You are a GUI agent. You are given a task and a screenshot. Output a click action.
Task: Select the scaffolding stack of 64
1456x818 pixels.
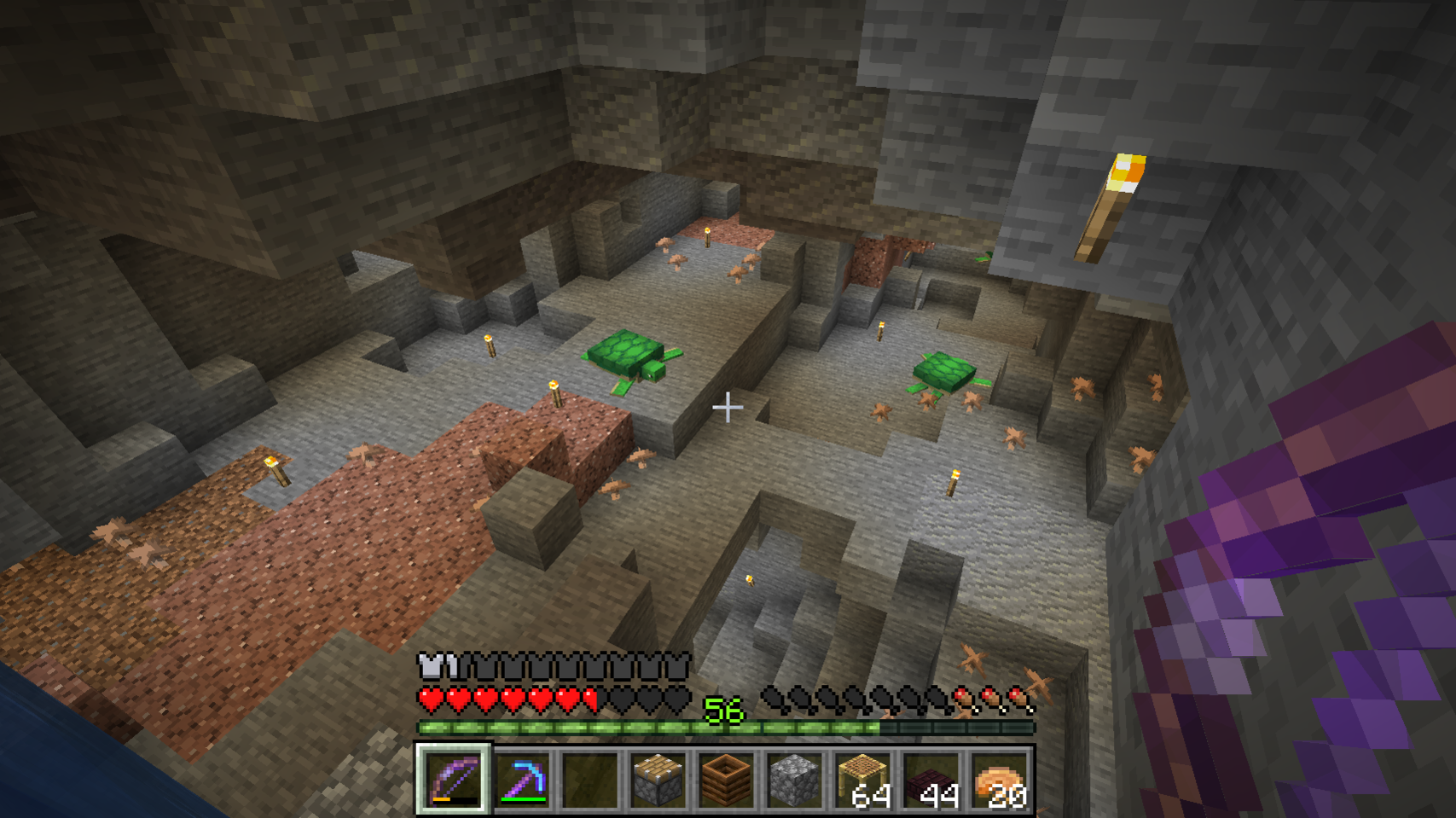862,779
